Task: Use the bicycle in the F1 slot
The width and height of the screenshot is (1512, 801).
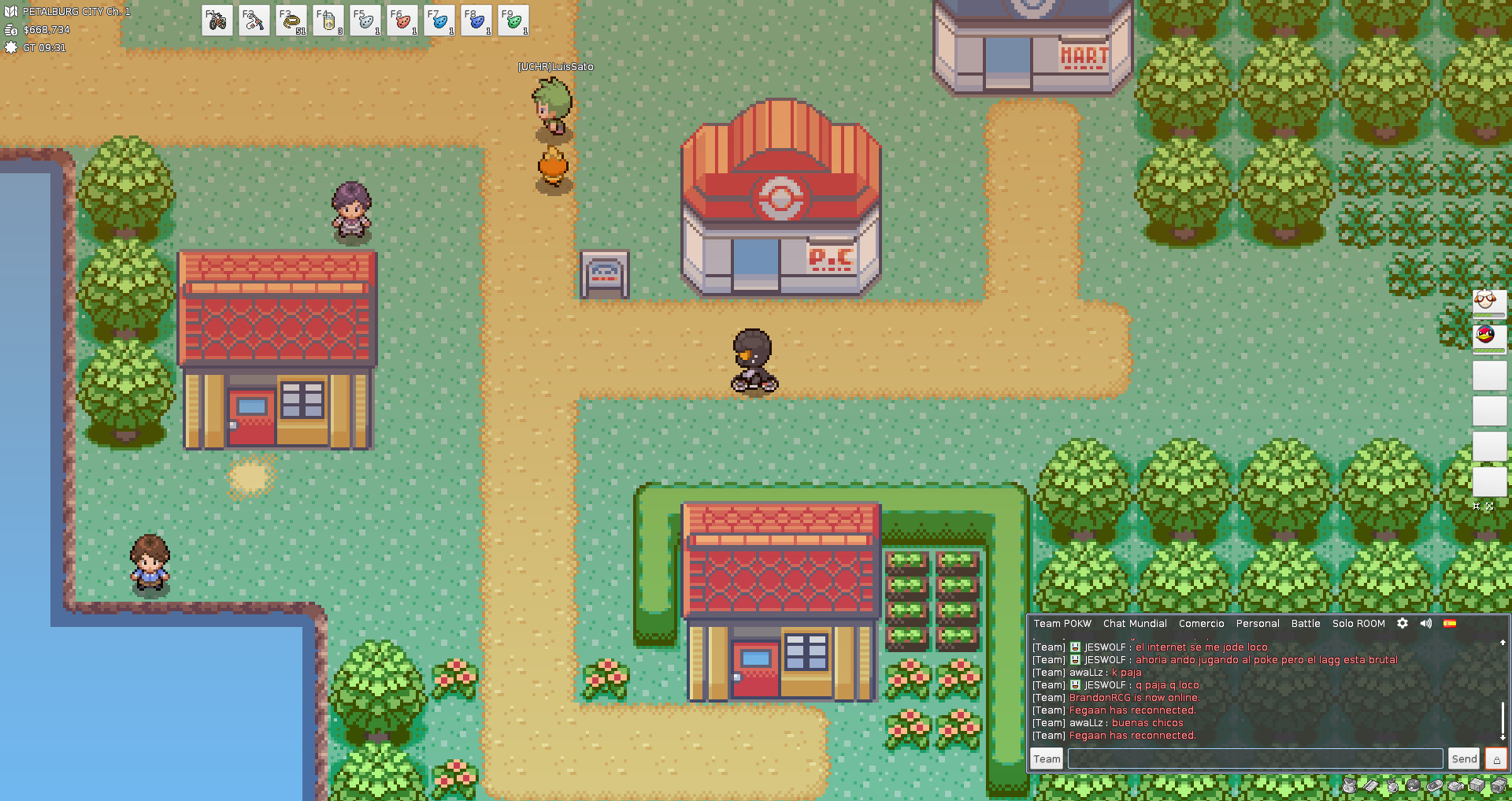Action: point(217,21)
